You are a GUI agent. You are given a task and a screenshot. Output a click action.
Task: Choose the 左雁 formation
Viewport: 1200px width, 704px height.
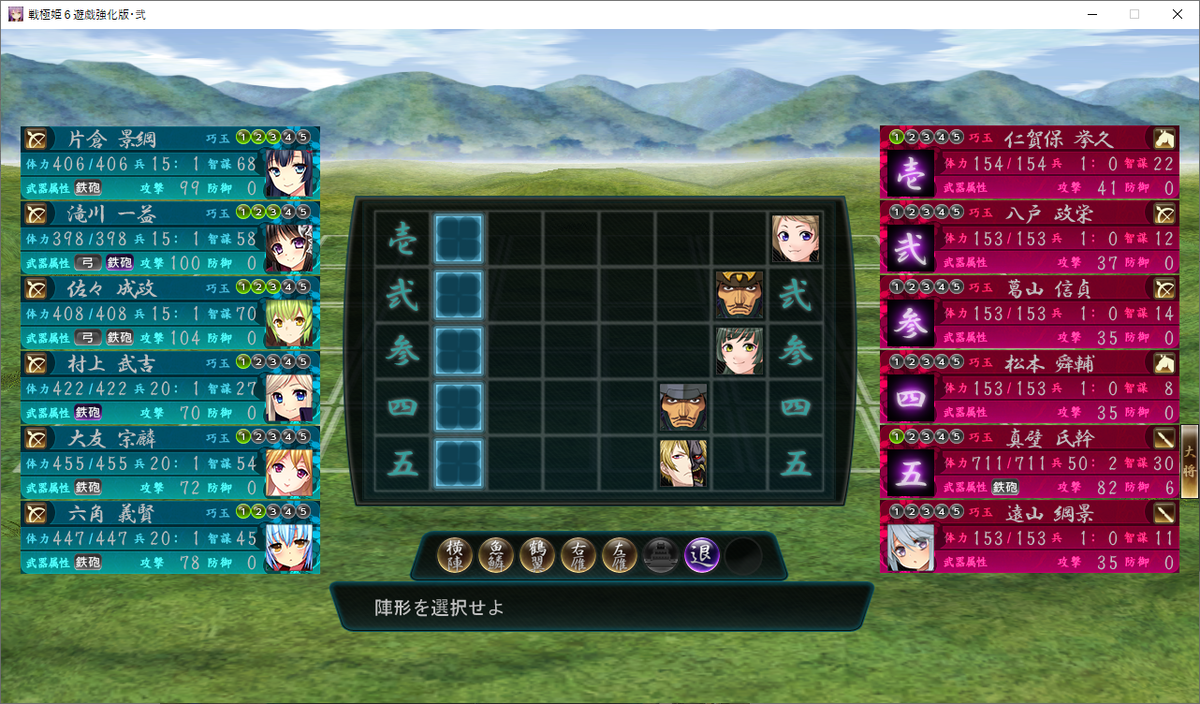(620, 555)
